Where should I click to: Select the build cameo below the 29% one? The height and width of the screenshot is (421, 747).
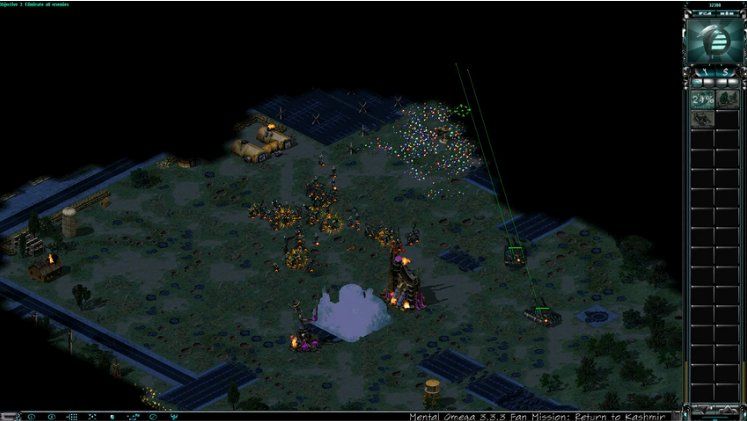701,120
